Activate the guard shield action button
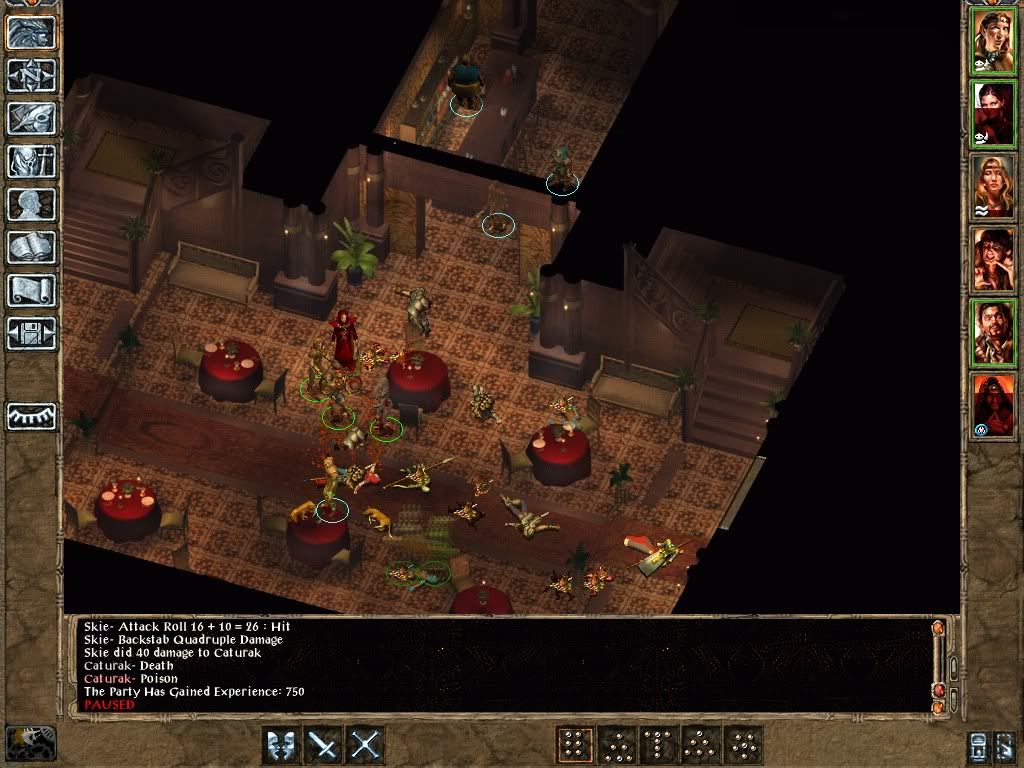The image size is (1024, 768). tap(280, 745)
